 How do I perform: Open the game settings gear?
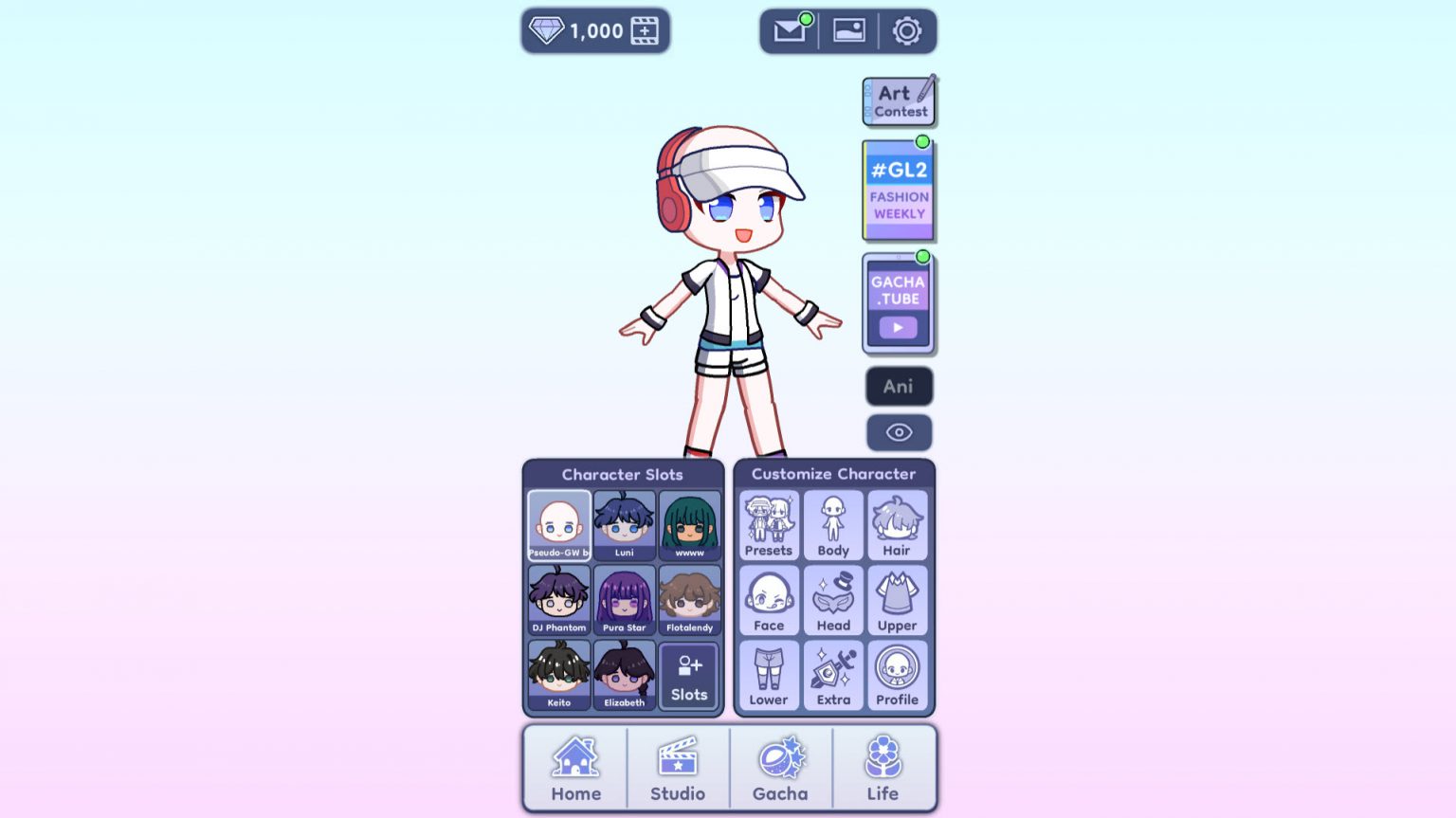coord(907,29)
